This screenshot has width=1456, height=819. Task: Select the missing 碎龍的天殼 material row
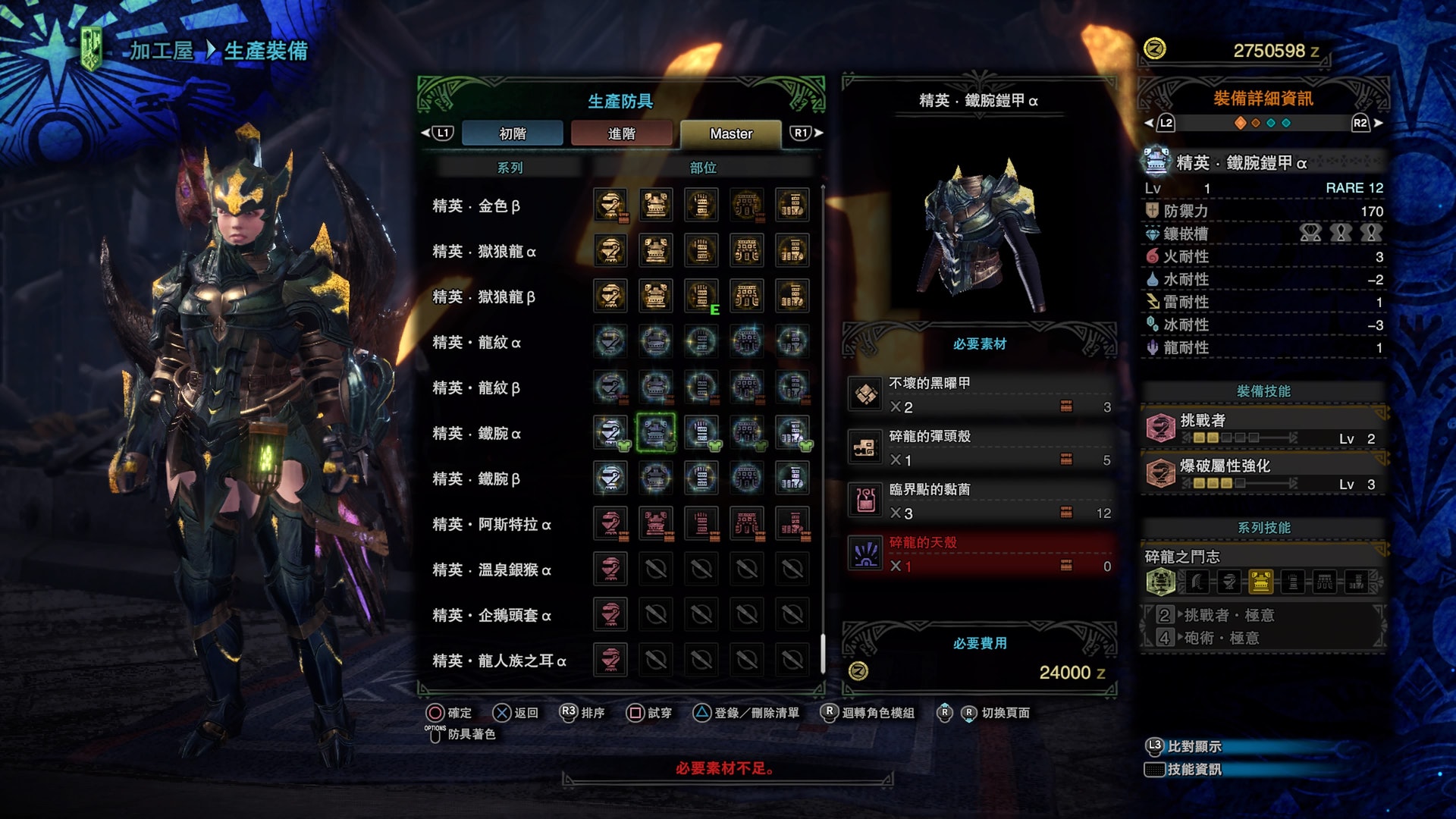pyautogui.click(x=980, y=554)
